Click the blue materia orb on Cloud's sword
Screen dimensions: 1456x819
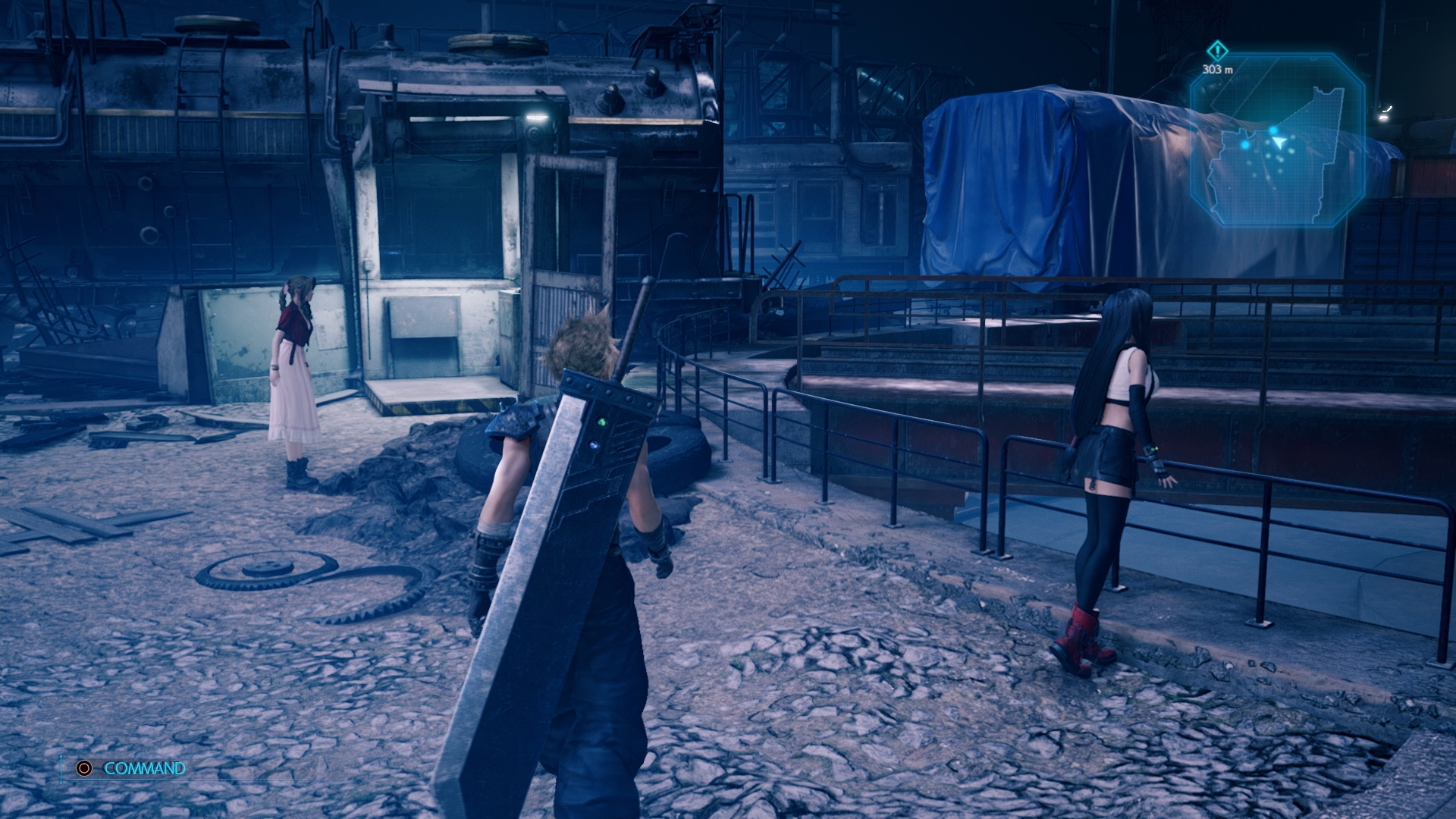click(593, 445)
